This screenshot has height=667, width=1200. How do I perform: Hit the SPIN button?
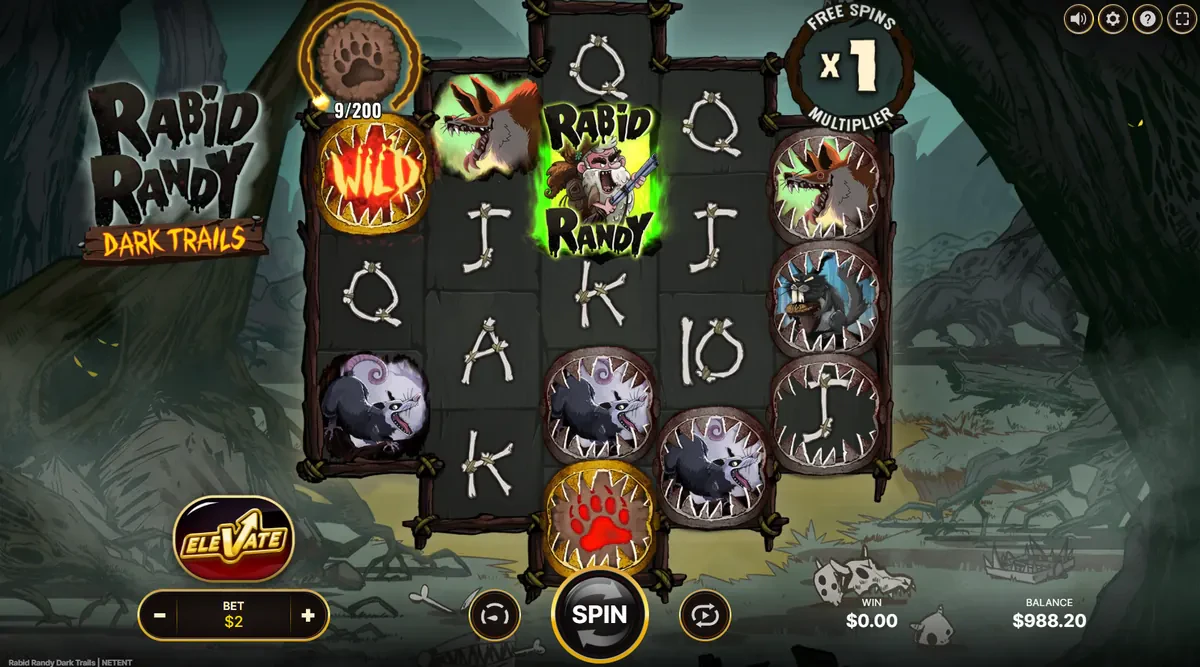(600, 614)
